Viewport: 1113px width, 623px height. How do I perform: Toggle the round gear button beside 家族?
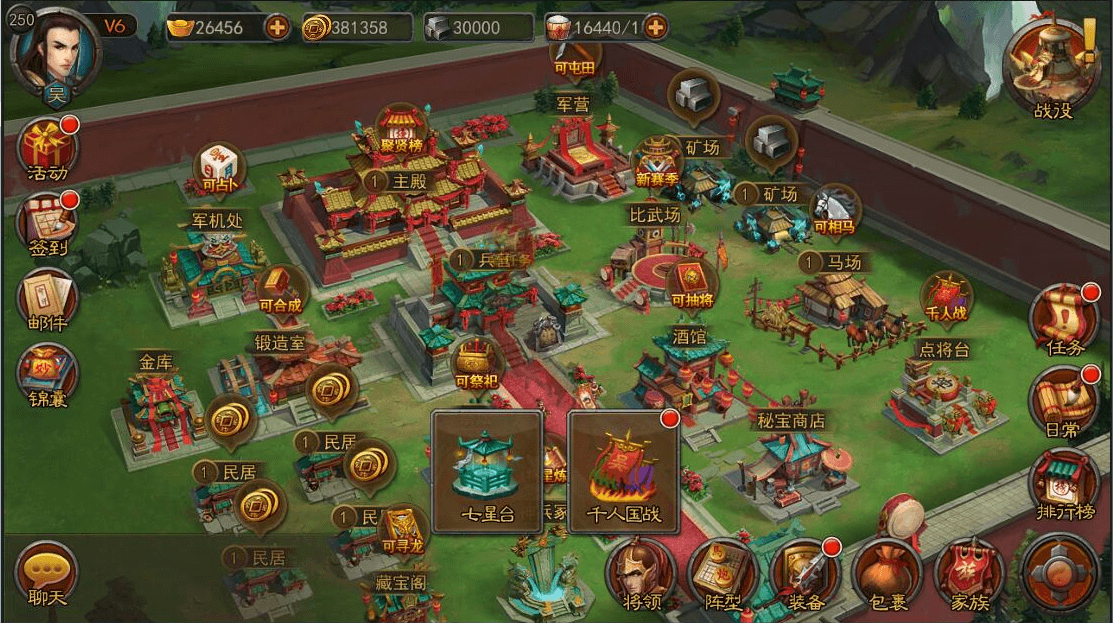point(1061,572)
